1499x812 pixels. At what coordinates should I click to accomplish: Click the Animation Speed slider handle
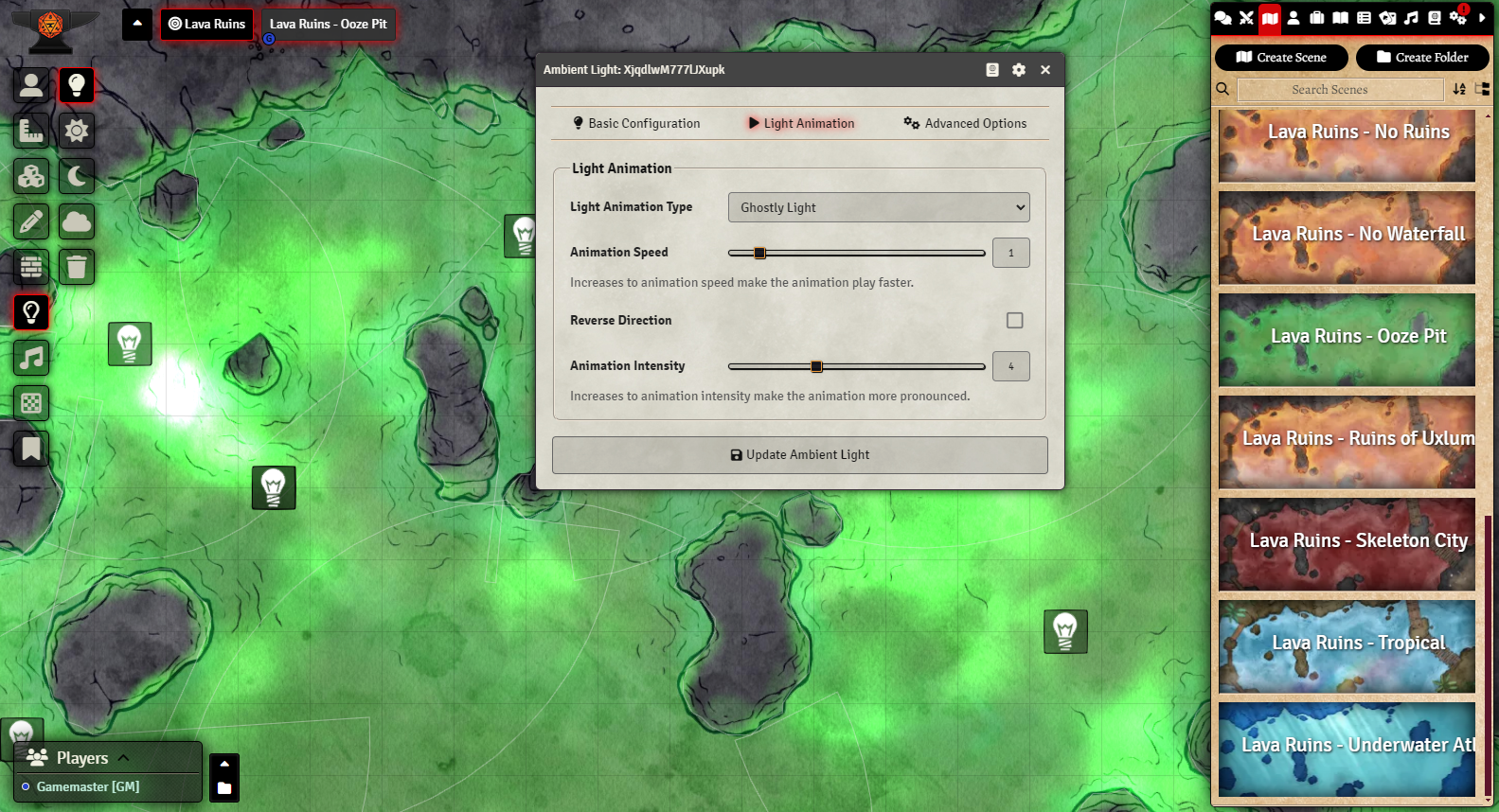(x=759, y=253)
